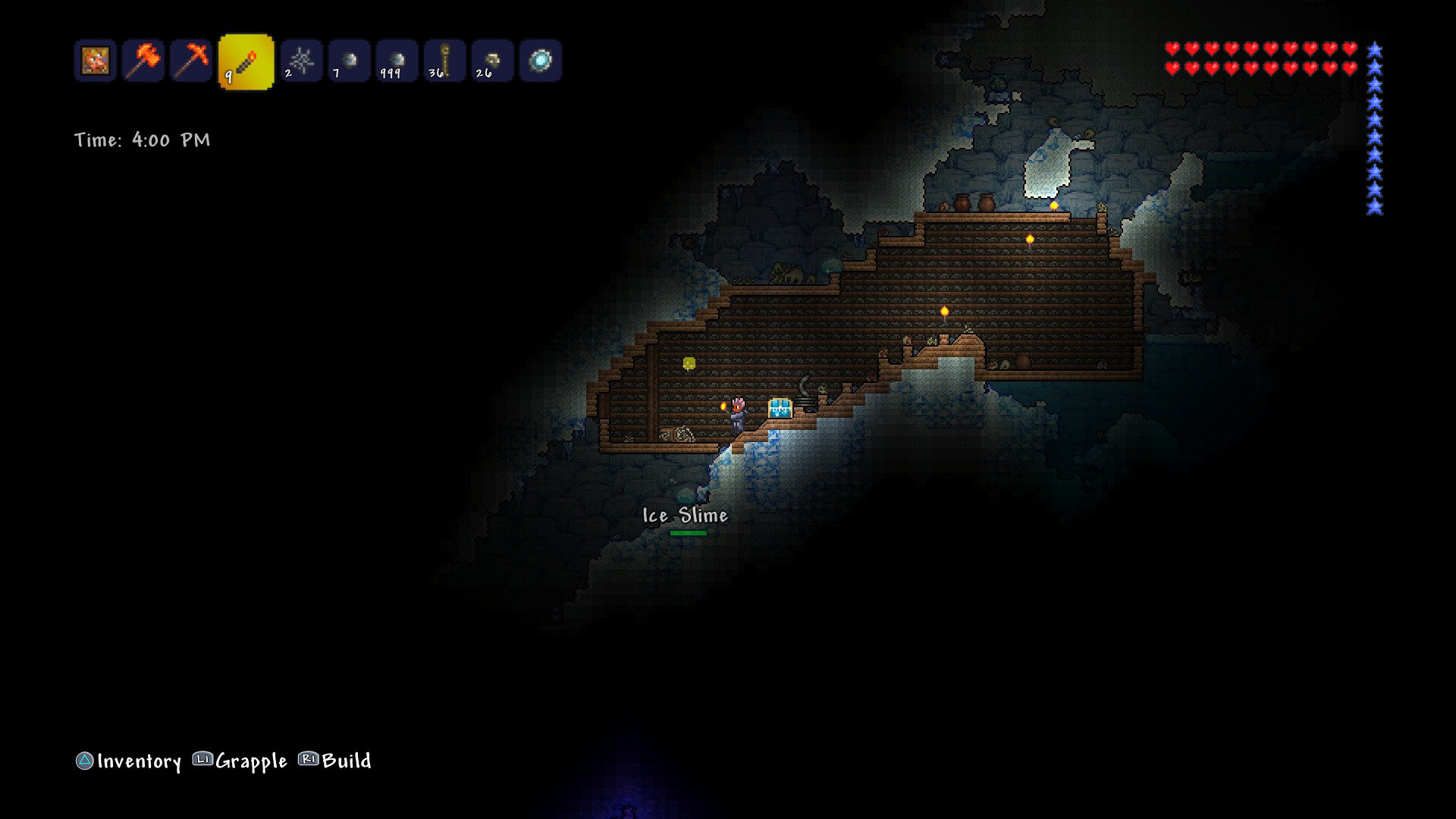Select the ore stack of 26
The width and height of the screenshot is (1456, 819).
(x=492, y=61)
